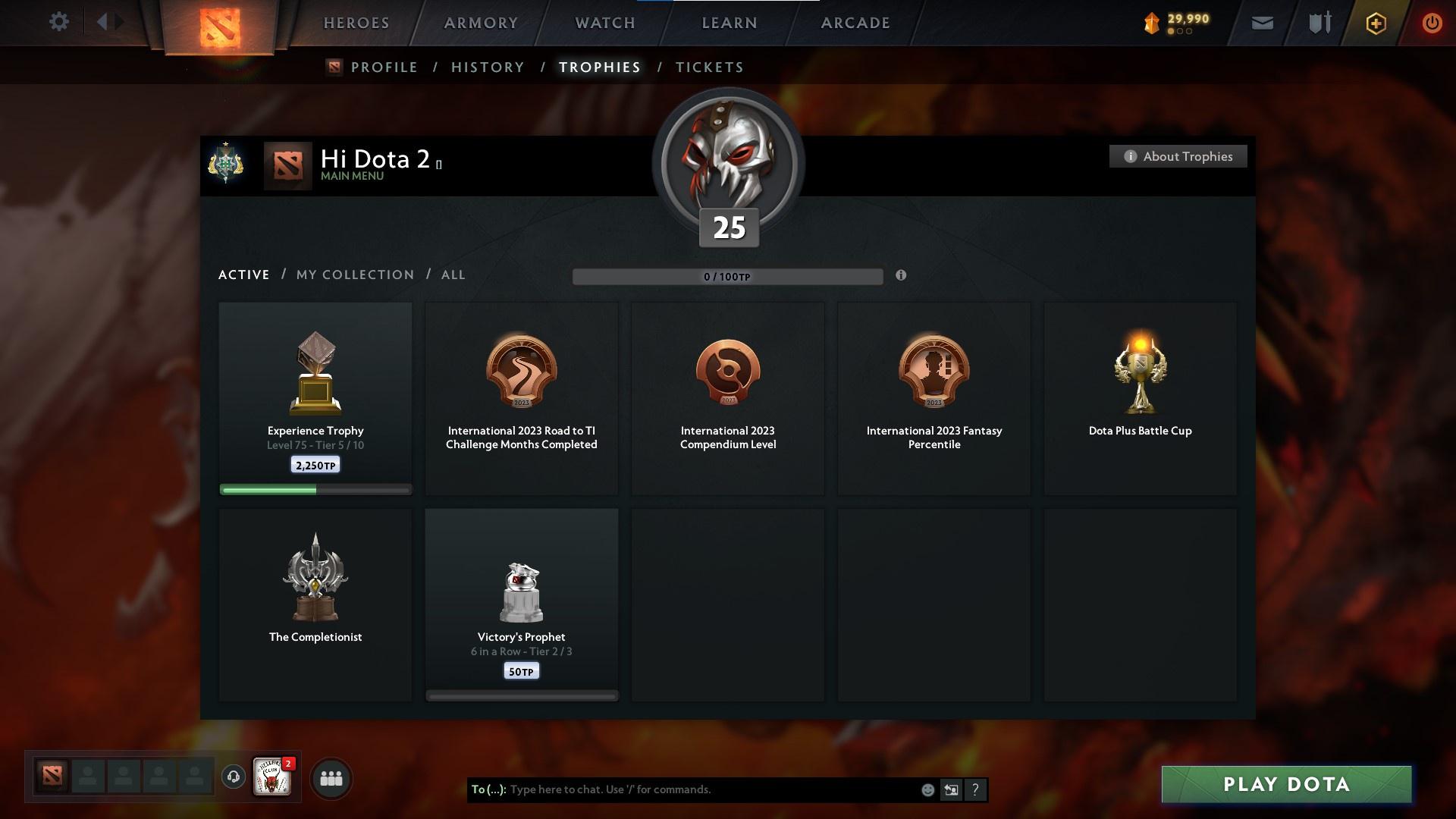Click the Dota Plus hexagon plus icon
Screen dimensions: 1456x819
coord(1375,23)
